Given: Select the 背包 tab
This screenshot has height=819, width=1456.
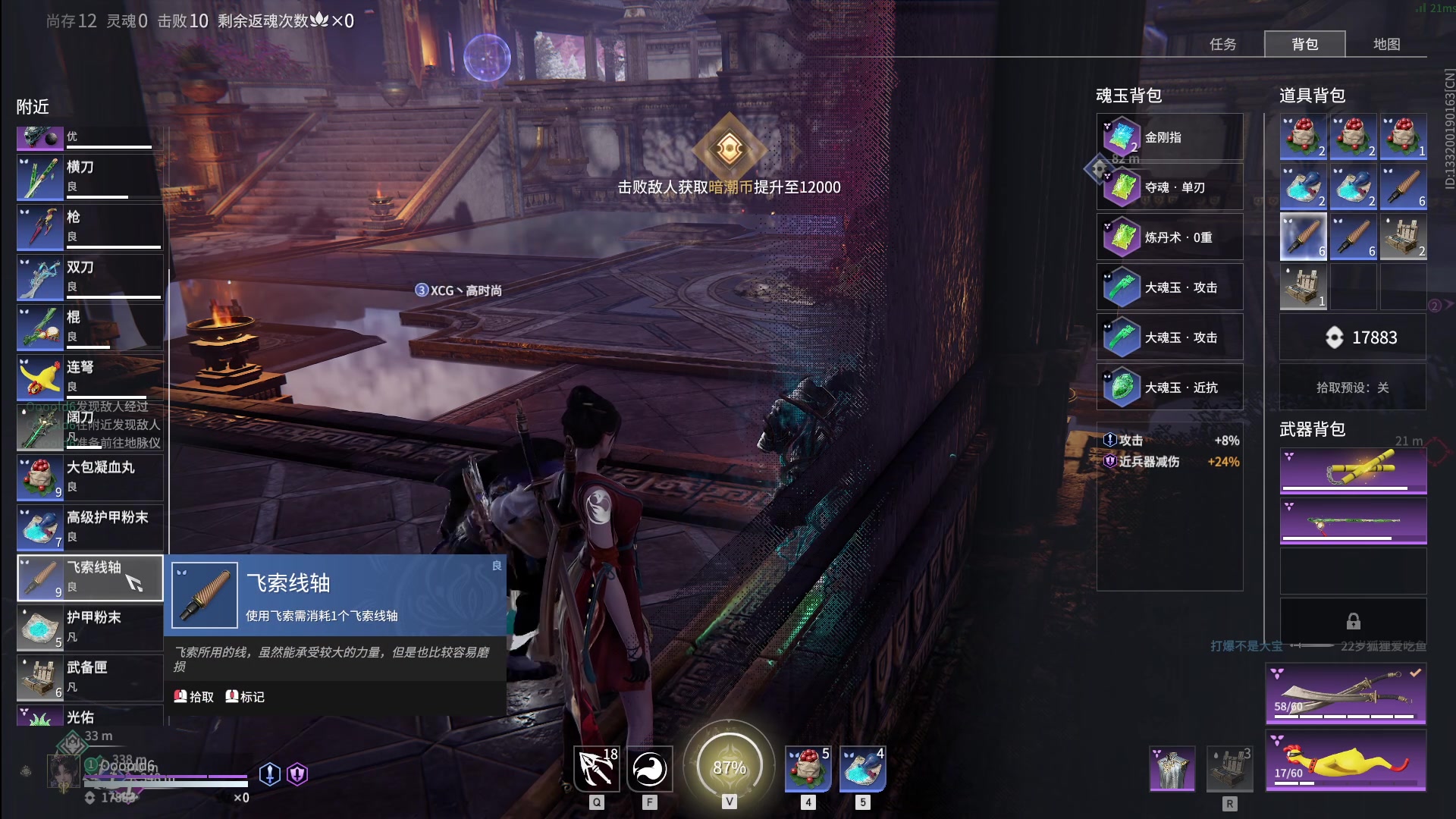Looking at the screenshot, I should click(1304, 44).
